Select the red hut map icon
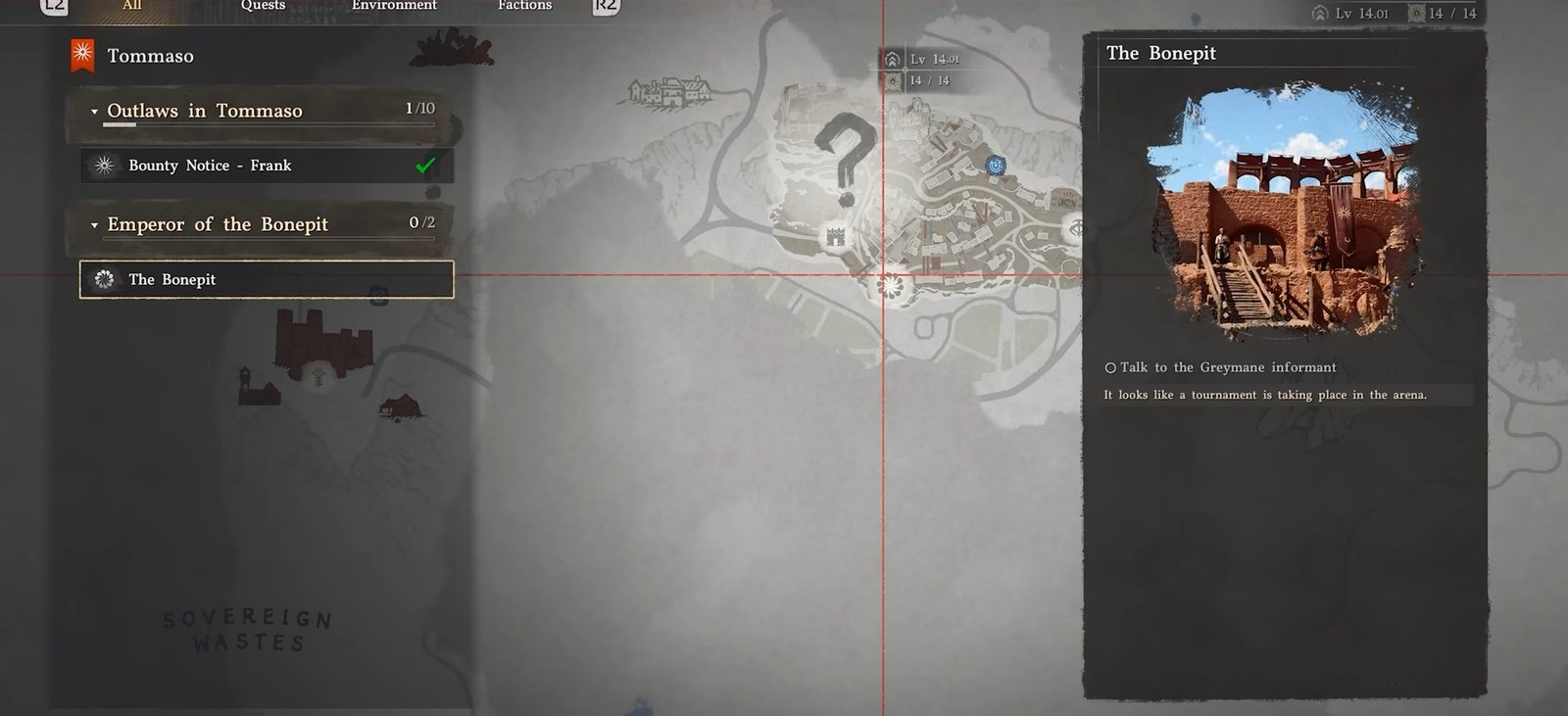 click(402, 405)
